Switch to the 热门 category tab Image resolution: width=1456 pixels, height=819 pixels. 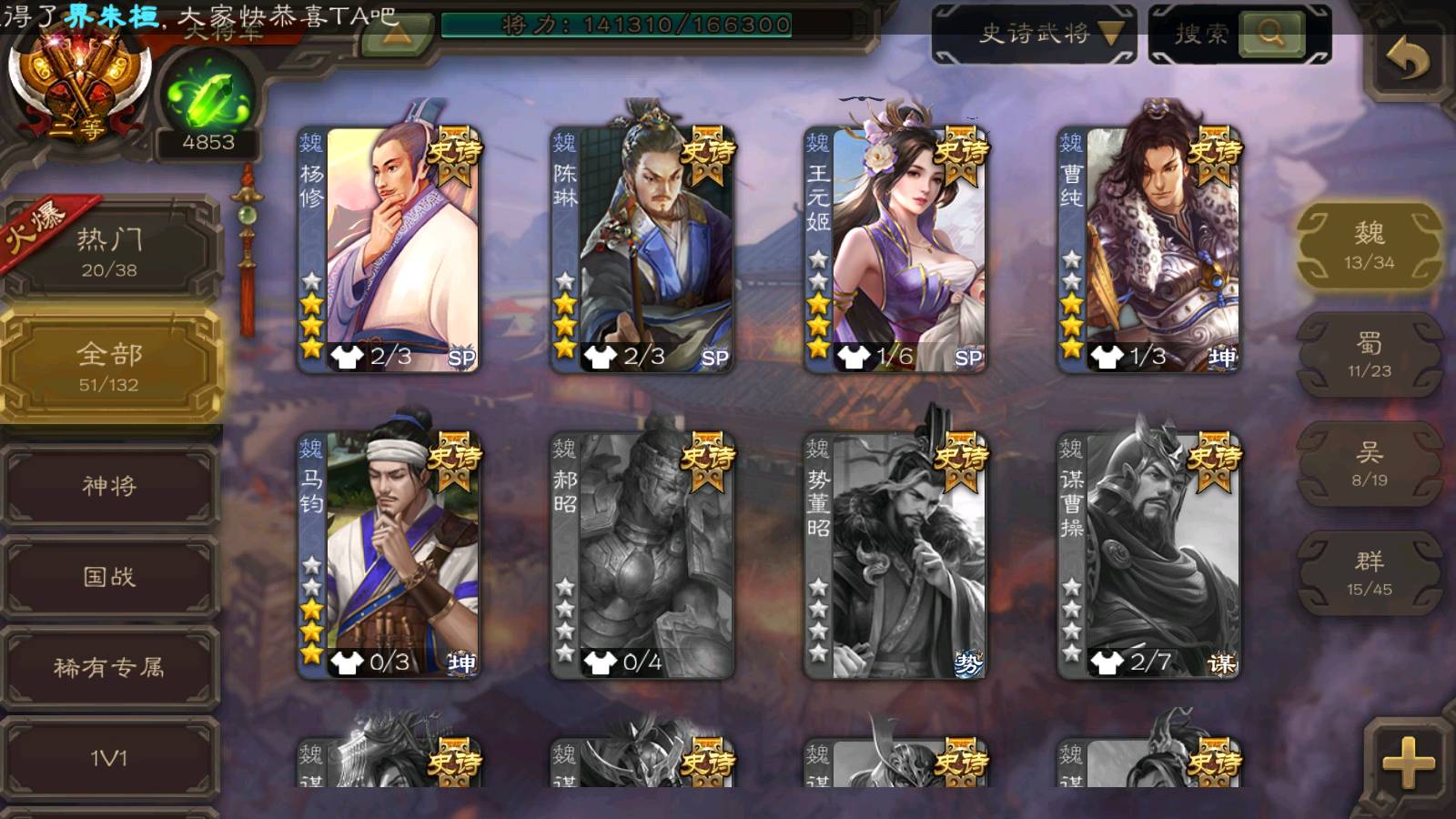pyautogui.click(x=109, y=251)
